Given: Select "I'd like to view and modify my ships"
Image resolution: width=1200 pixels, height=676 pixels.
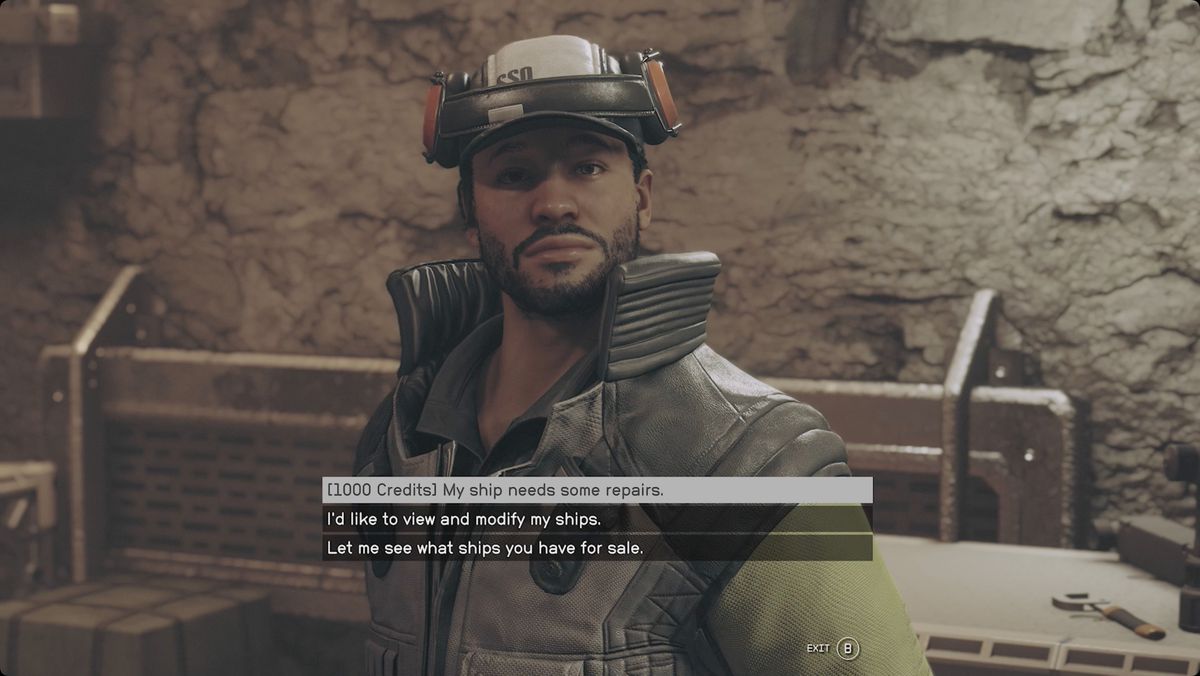Looking at the screenshot, I should pos(596,519).
